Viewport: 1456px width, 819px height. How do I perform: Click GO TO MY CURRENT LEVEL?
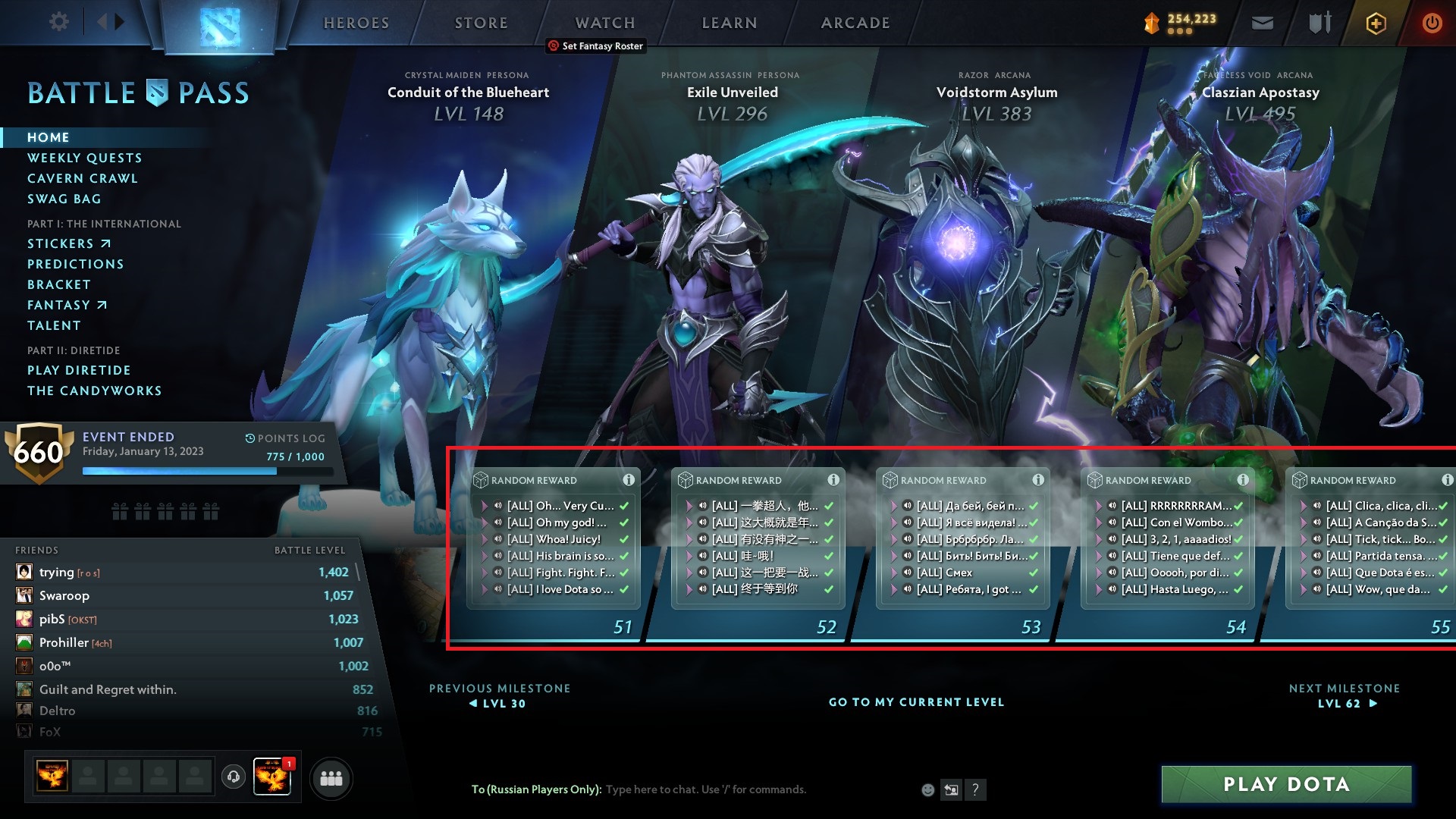pos(916,702)
